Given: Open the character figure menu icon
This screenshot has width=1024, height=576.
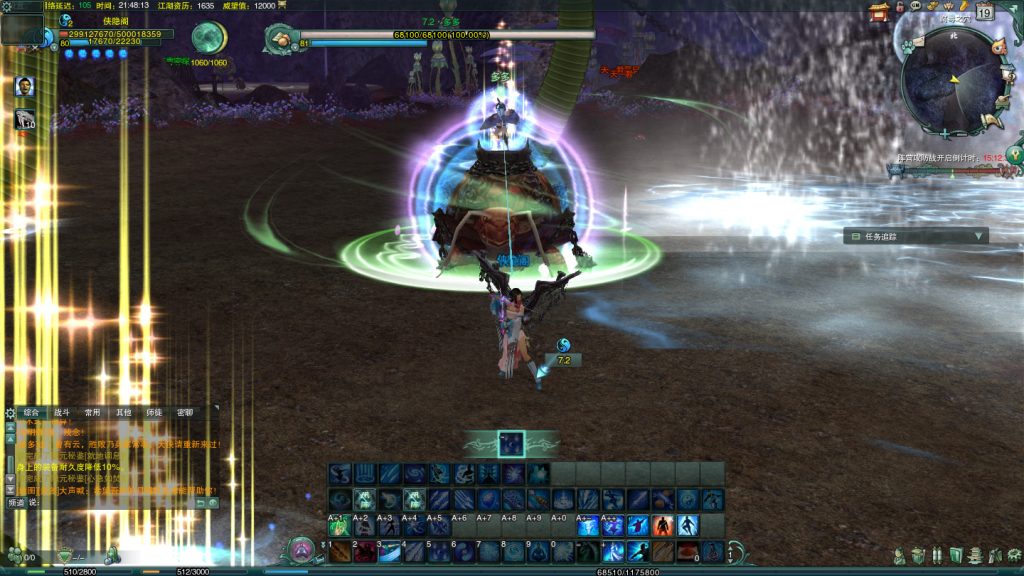Looking at the screenshot, I should point(901,555).
